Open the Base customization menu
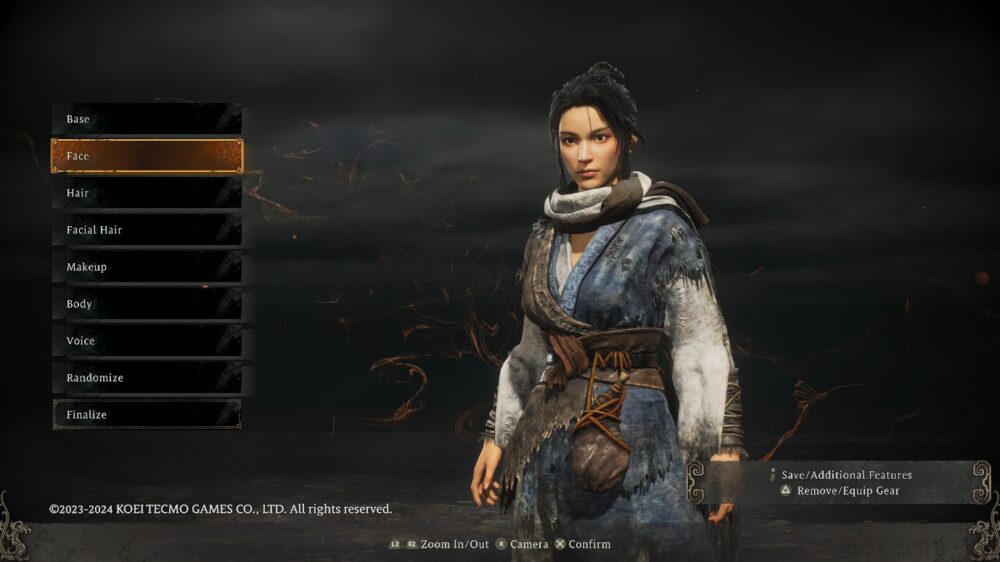Screen dimensions: 1000x562 pyautogui.click(x=146, y=119)
